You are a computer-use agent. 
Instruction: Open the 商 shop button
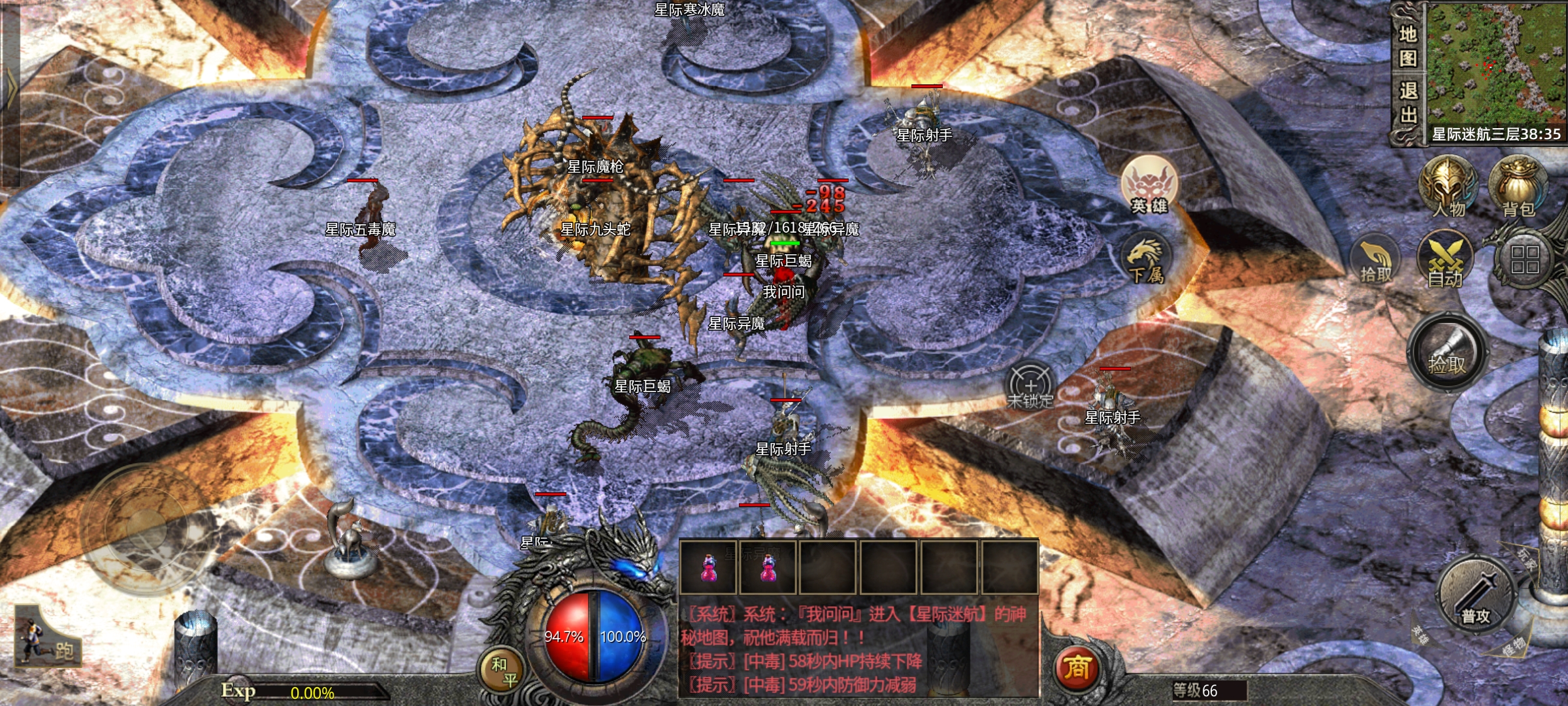(1077, 668)
